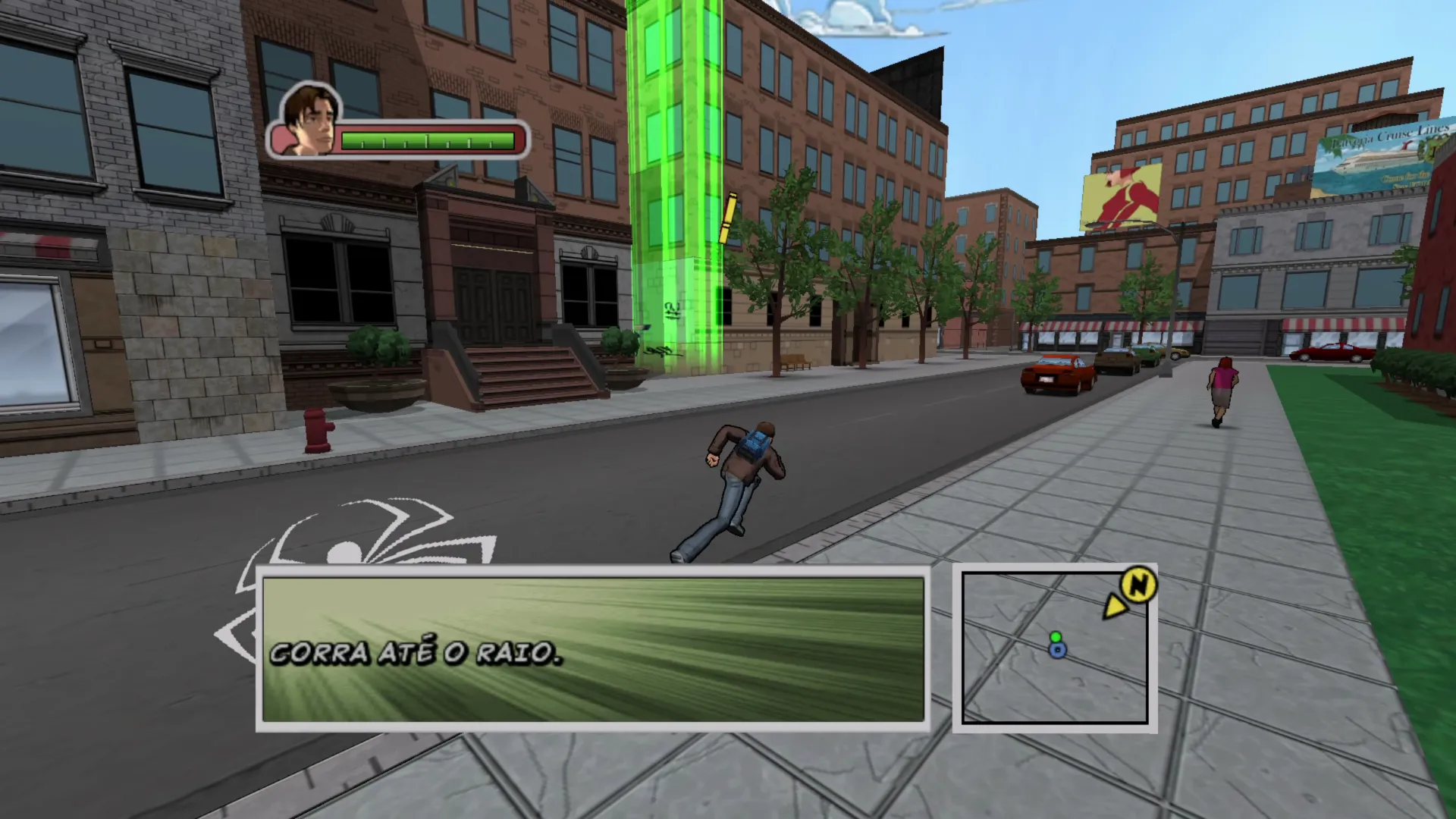Viewport: 1456px width, 819px height.
Task: Click the yellow N compass marker
Action: 1137,585
